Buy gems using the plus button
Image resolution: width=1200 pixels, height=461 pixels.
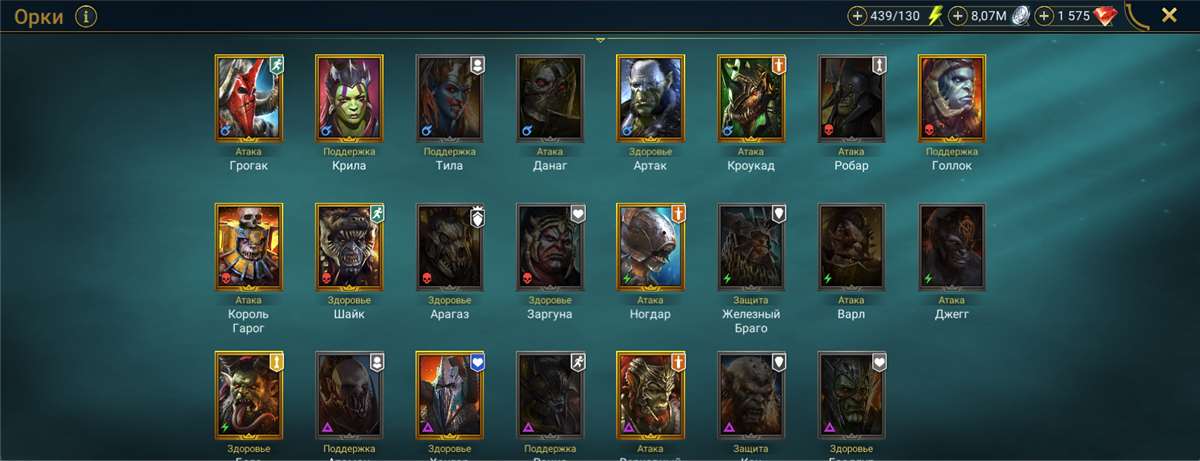[1045, 16]
